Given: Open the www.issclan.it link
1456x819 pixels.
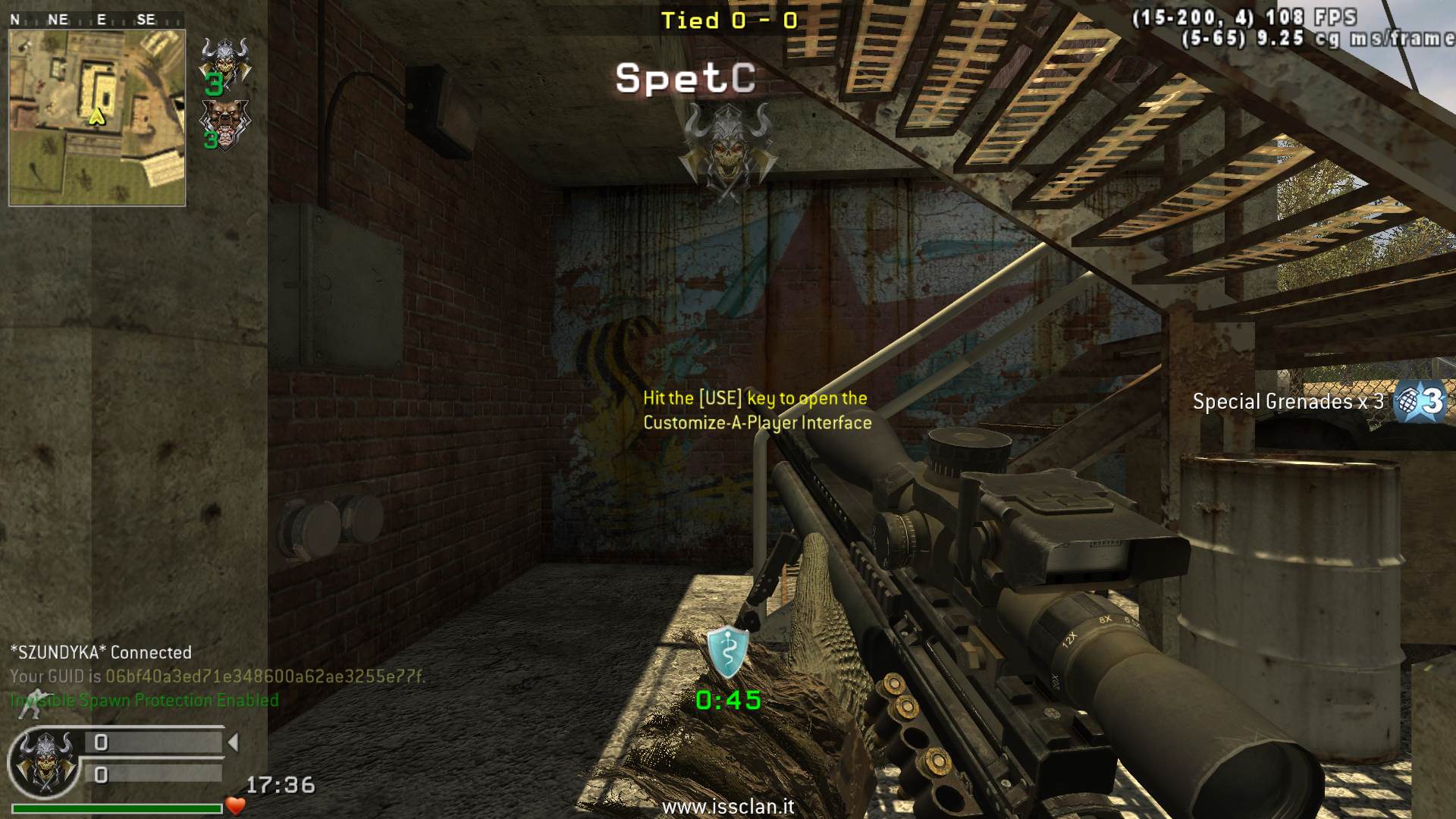Looking at the screenshot, I should [728, 806].
